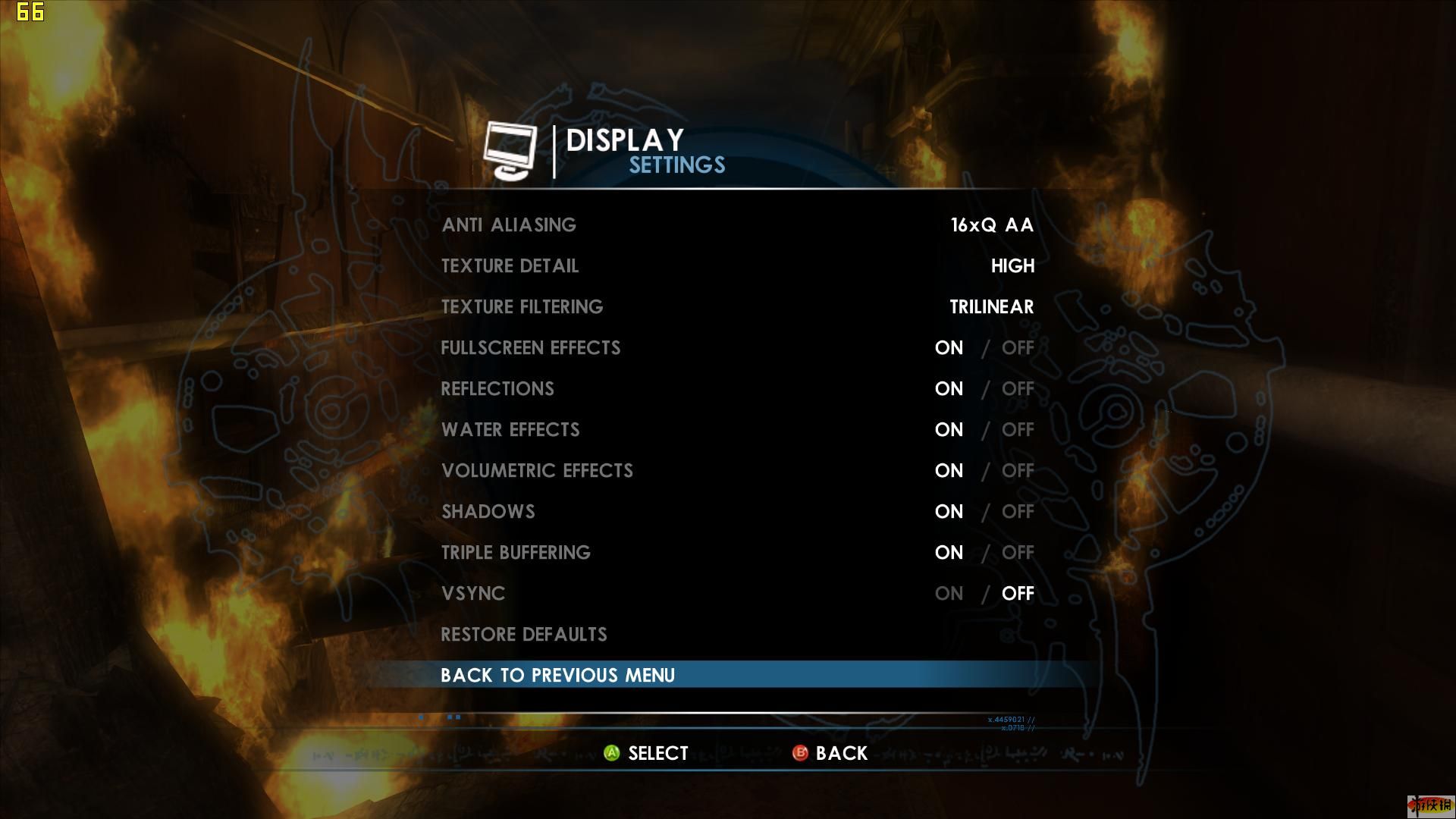
Task: Set Reflections to OFF
Action: point(1018,389)
